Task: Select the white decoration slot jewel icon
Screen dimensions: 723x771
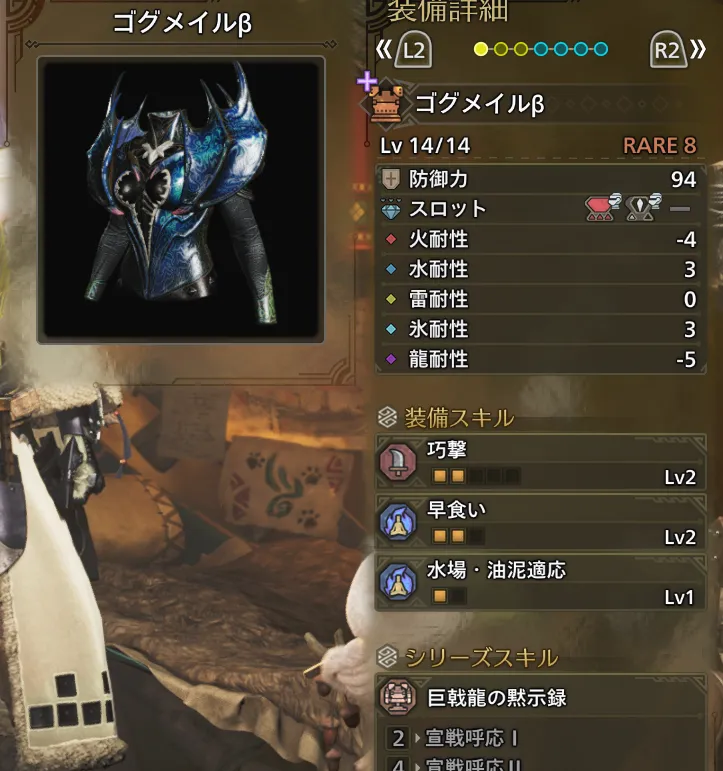Action: tap(641, 209)
